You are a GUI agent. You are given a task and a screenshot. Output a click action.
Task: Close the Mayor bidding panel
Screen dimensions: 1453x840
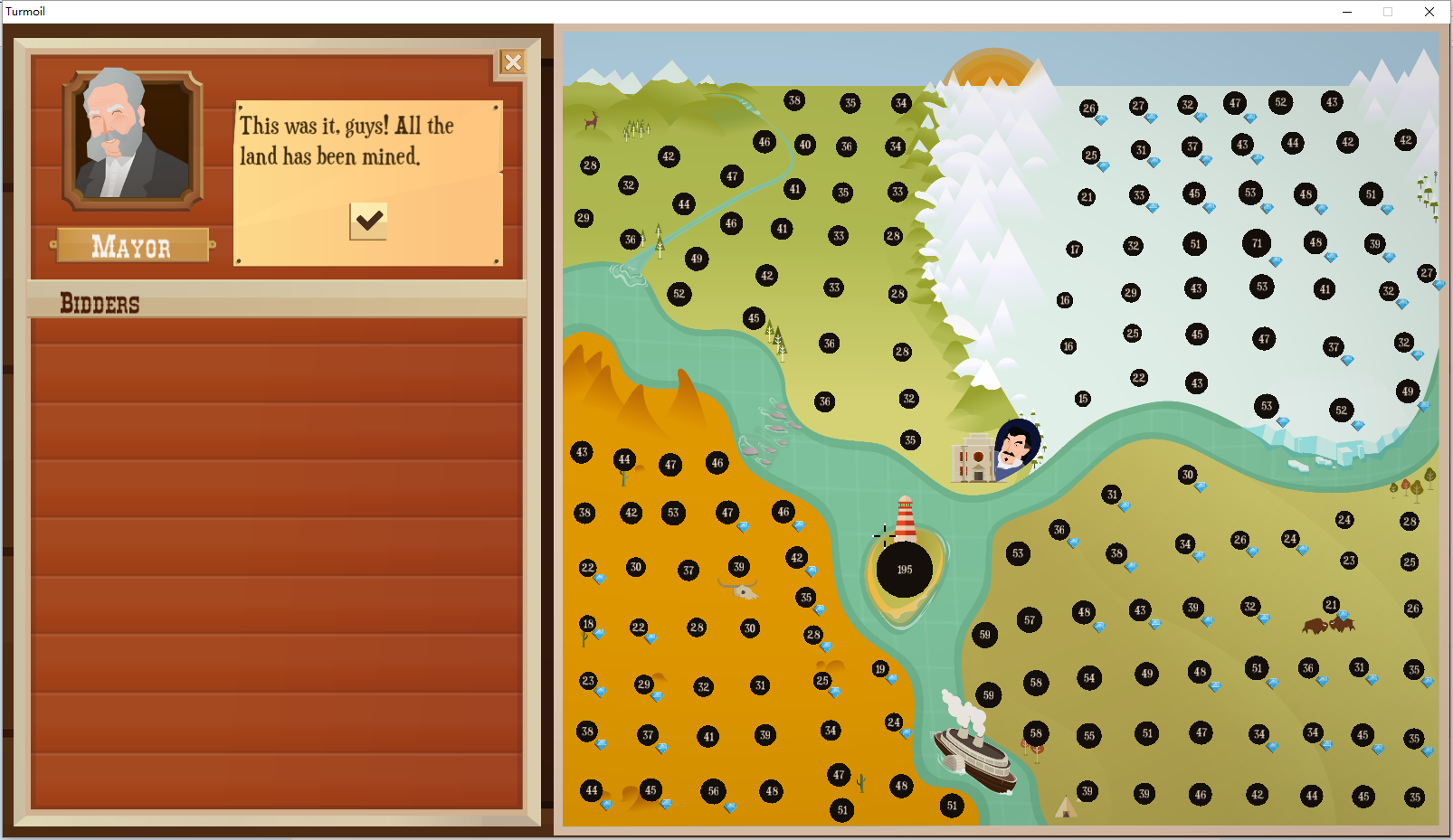pos(513,61)
